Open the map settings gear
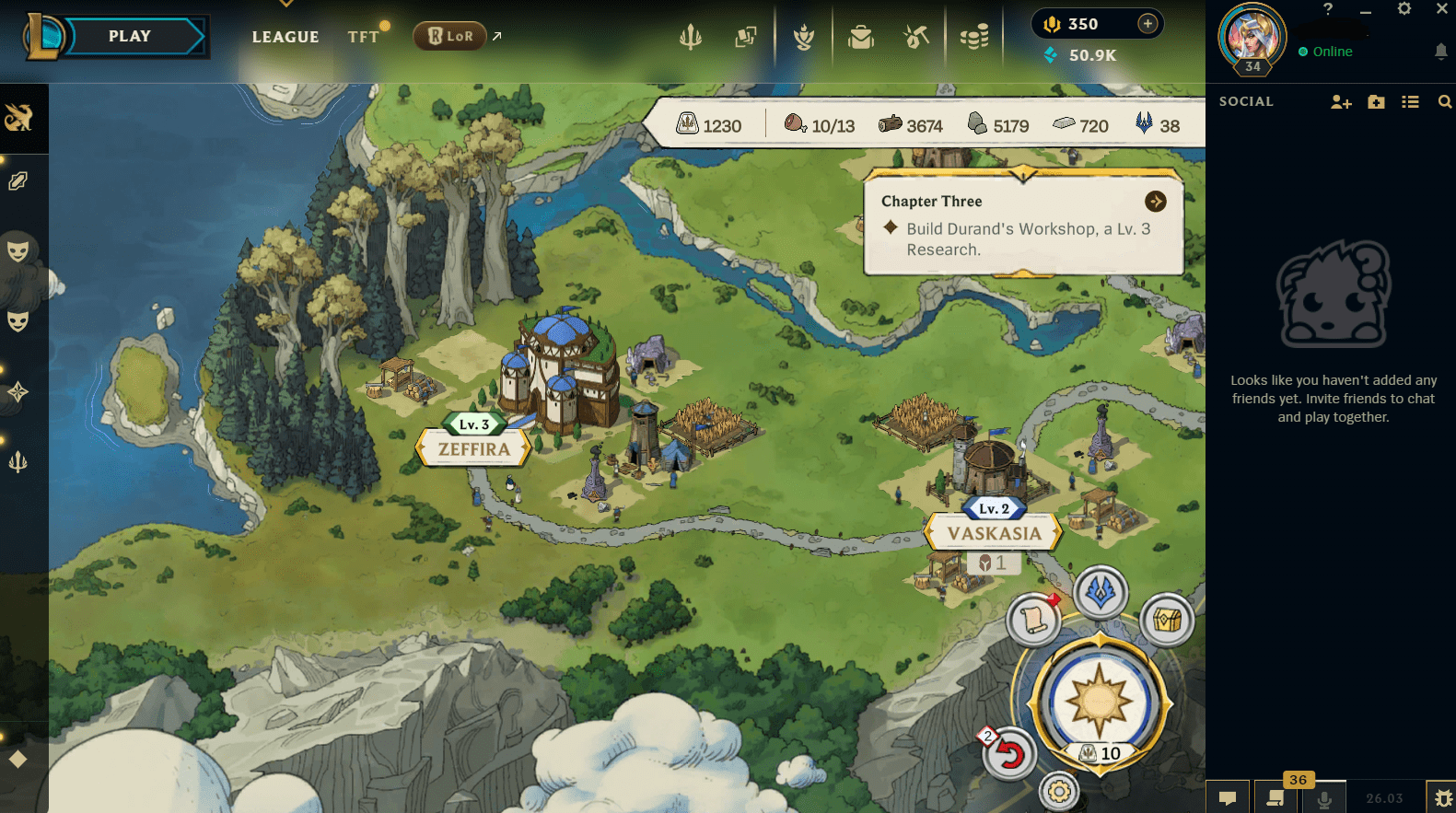The height and width of the screenshot is (813, 1456). click(1057, 789)
